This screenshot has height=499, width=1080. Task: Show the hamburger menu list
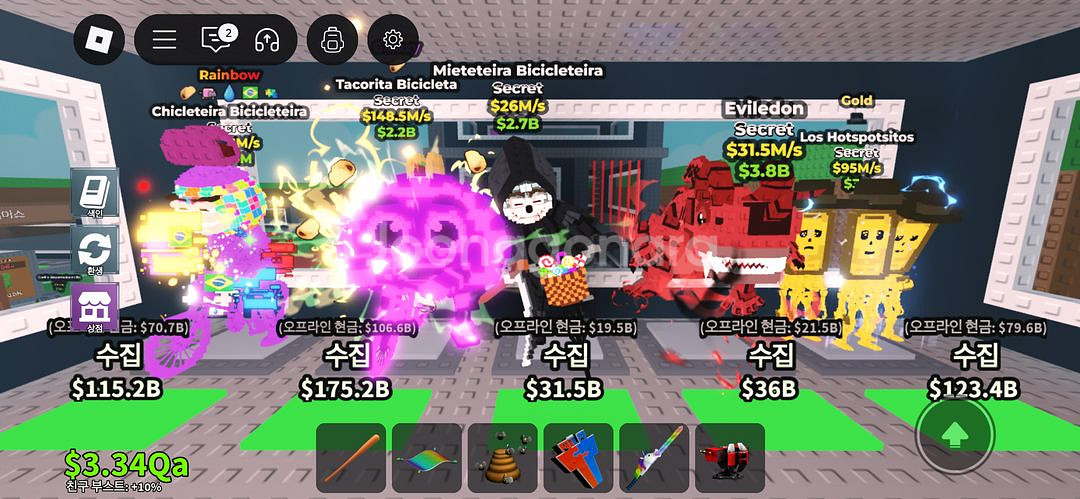click(164, 39)
